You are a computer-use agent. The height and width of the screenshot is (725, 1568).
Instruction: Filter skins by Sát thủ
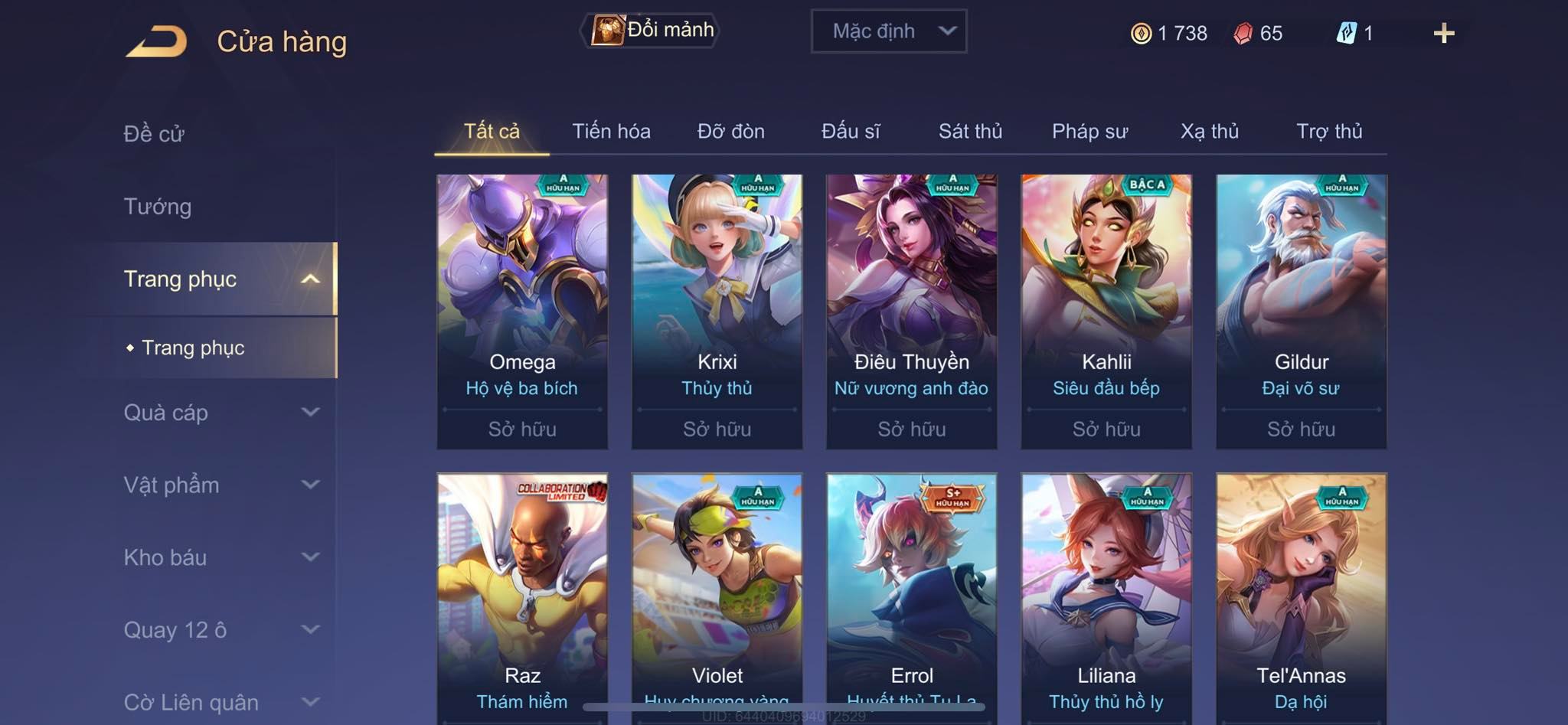[x=970, y=132]
